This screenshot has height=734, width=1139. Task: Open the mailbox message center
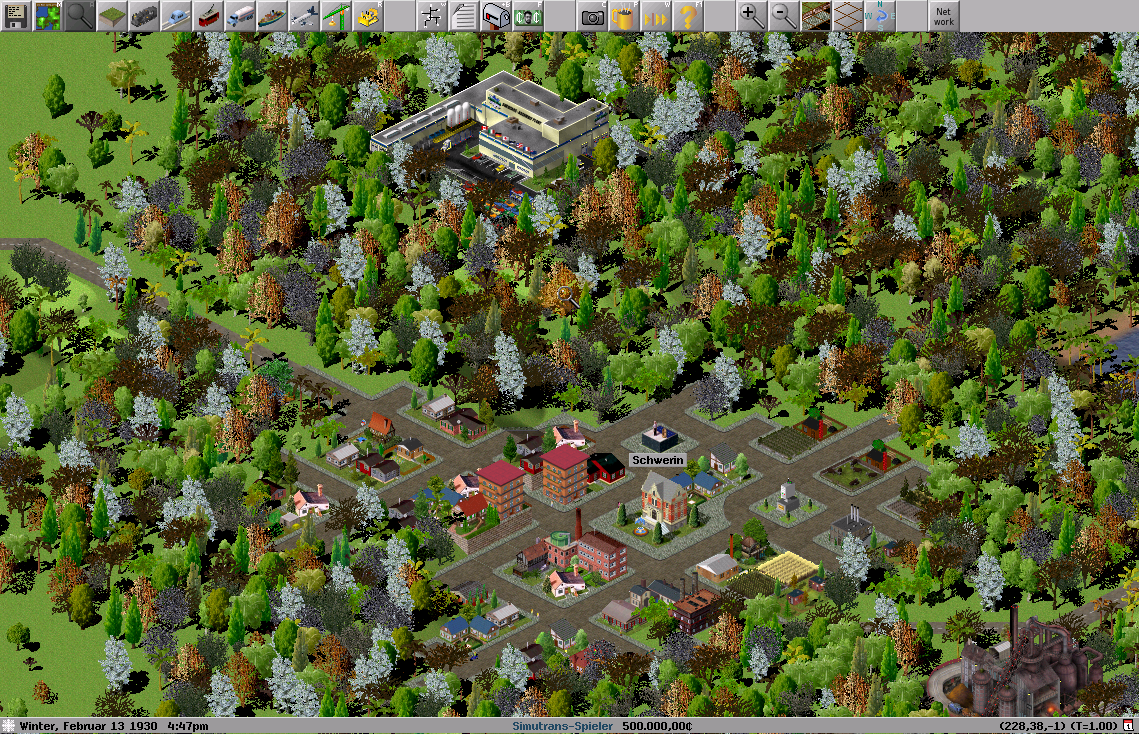point(496,16)
